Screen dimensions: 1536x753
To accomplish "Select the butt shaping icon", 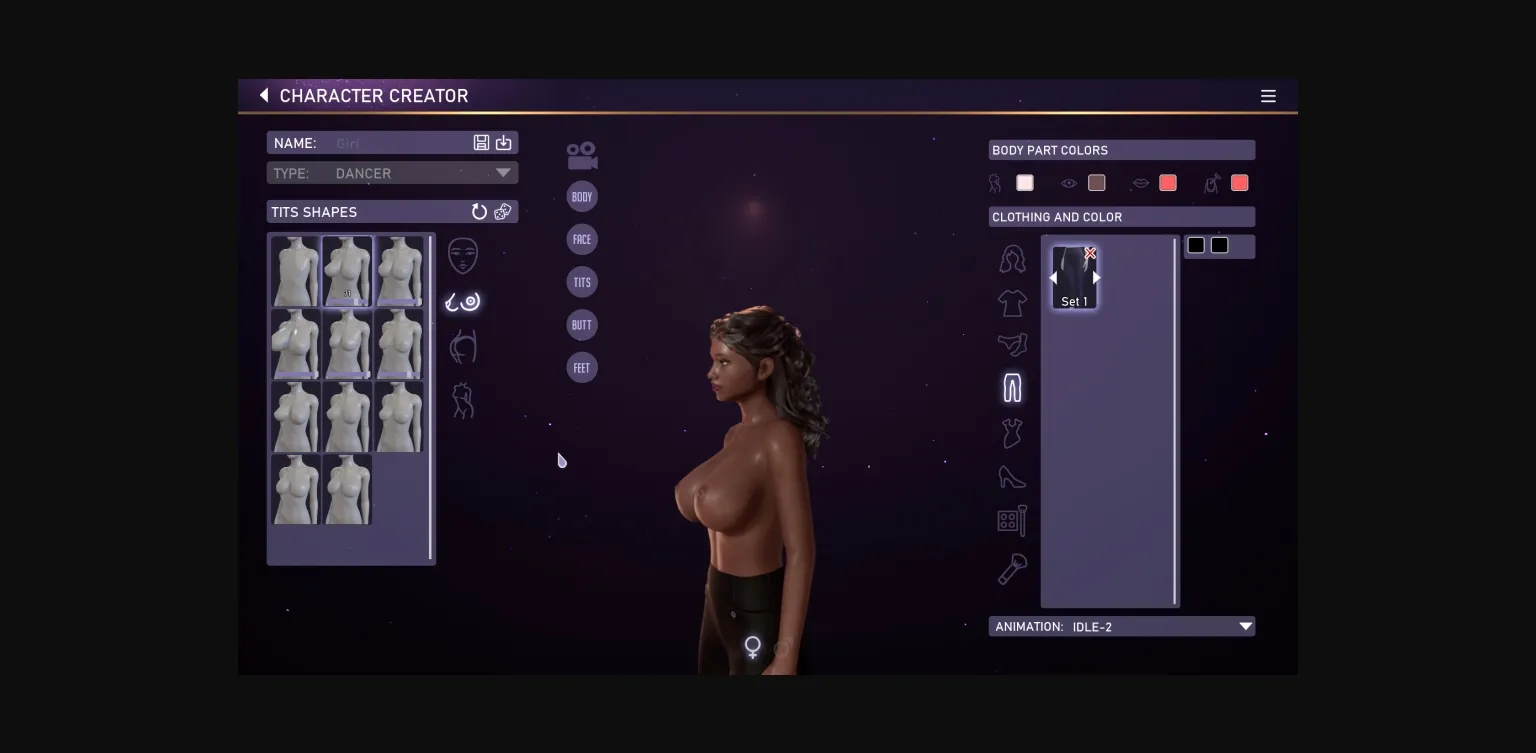I will coord(463,345).
